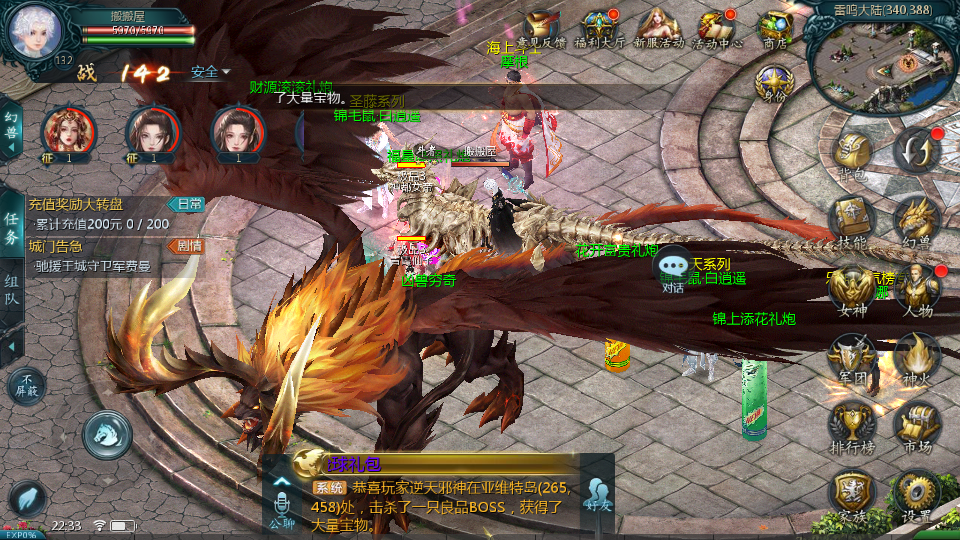Open 意见反馈 feedback scroll

544,30
